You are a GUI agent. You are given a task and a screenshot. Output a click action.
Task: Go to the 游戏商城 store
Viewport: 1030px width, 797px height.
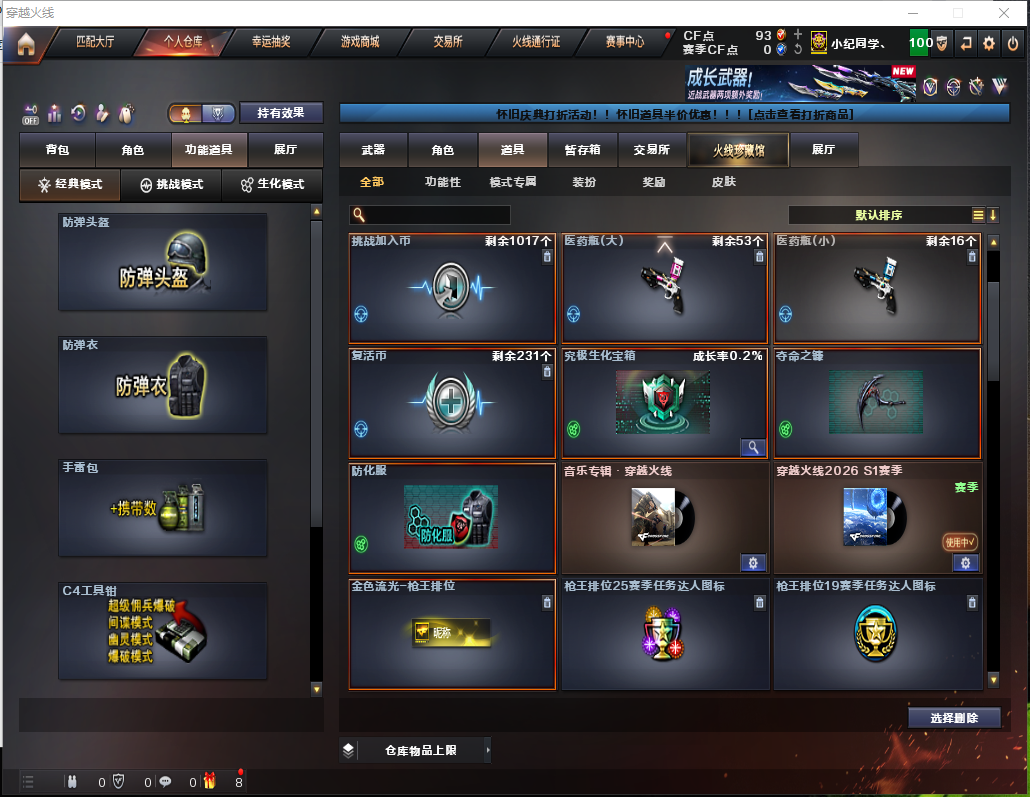pos(360,42)
